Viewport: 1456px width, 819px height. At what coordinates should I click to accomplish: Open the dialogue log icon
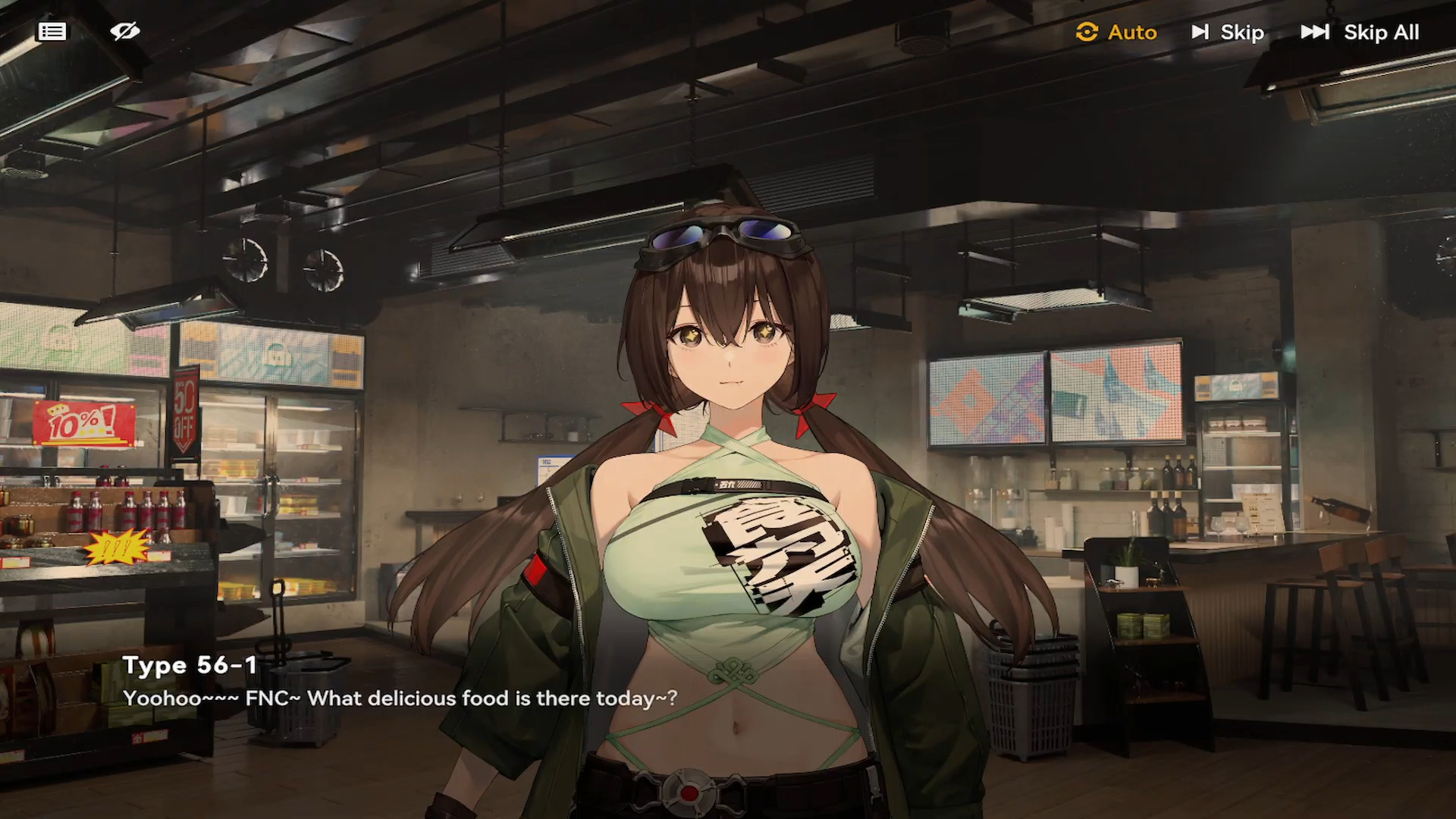[x=52, y=32]
